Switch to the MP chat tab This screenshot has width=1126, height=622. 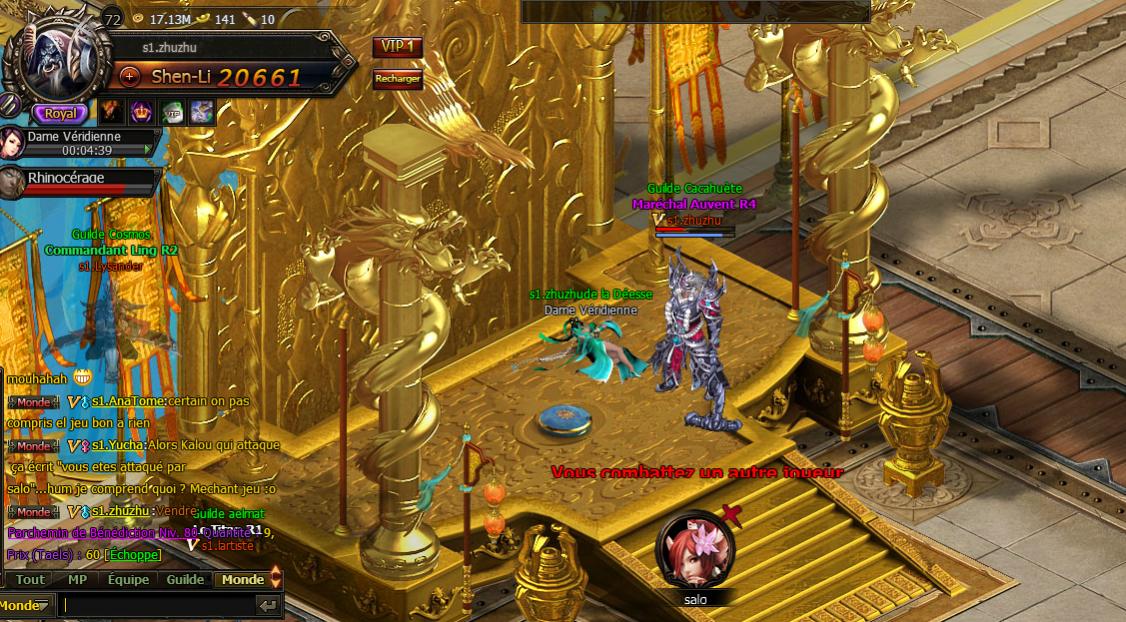coord(77,579)
